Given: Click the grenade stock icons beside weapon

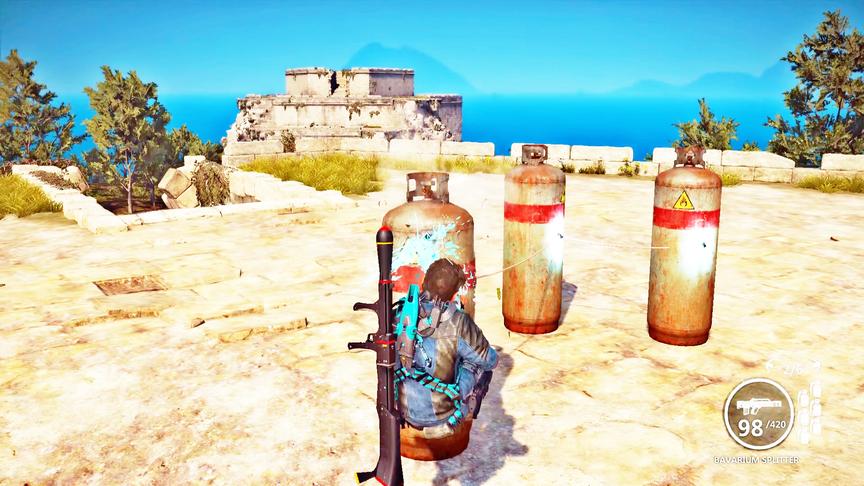Looking at the screenshot, I should (x=808, y=410).
